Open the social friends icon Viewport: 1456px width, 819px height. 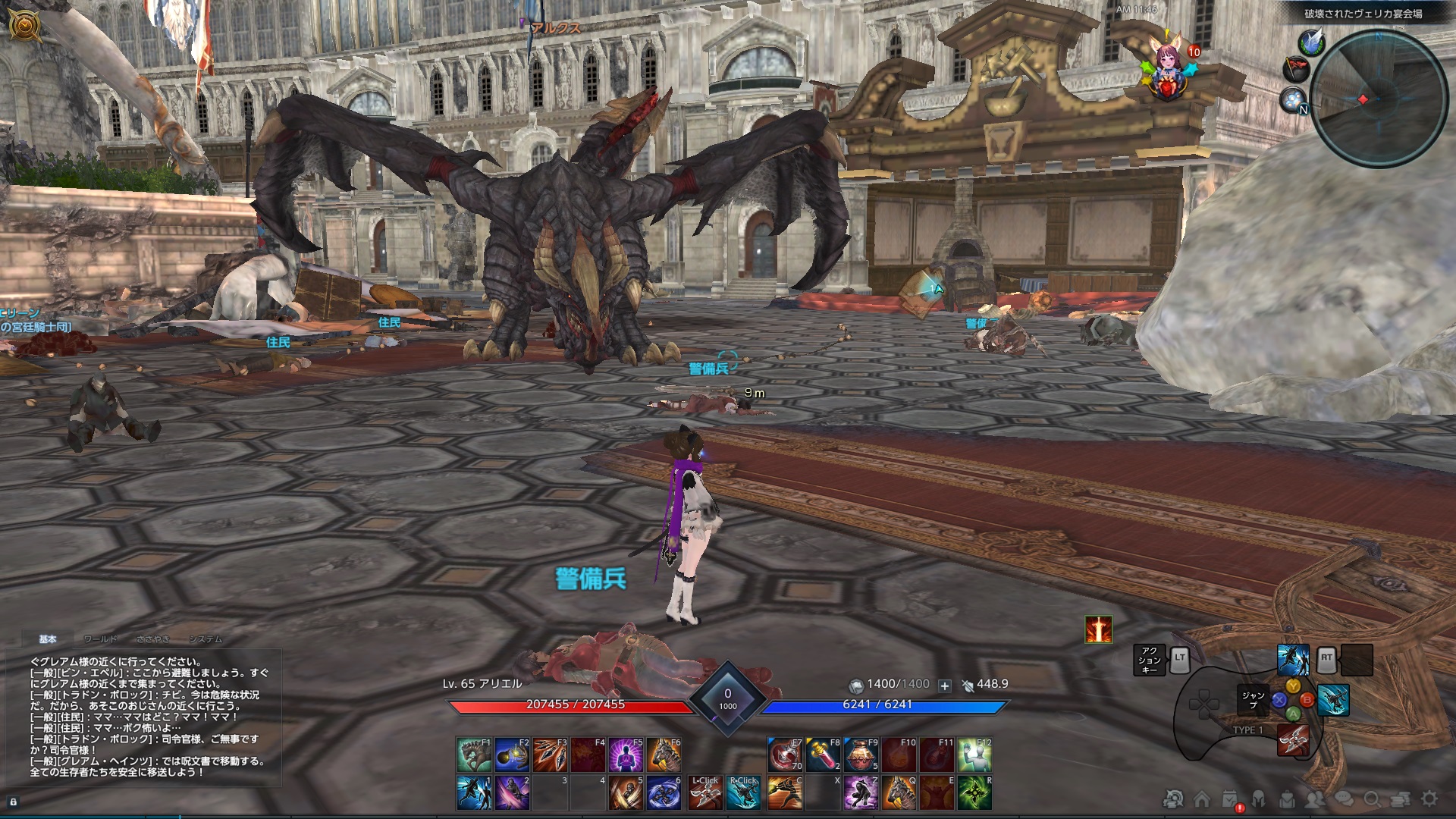tap(1314, 799)
